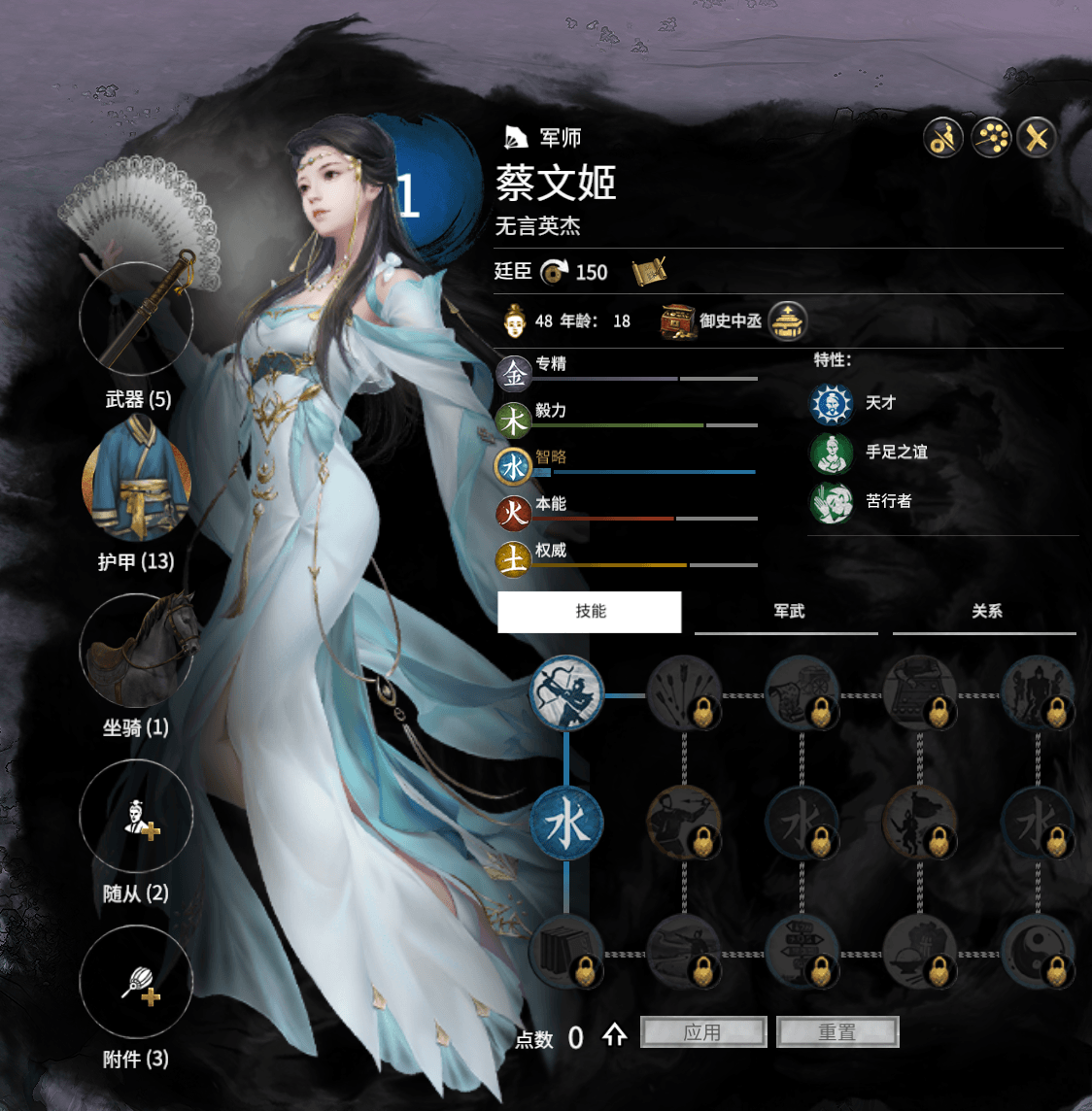Viewport: 1092px width, 1111px height.
Task: Click the crossed swords icon button
Action: coord(1037,138)
